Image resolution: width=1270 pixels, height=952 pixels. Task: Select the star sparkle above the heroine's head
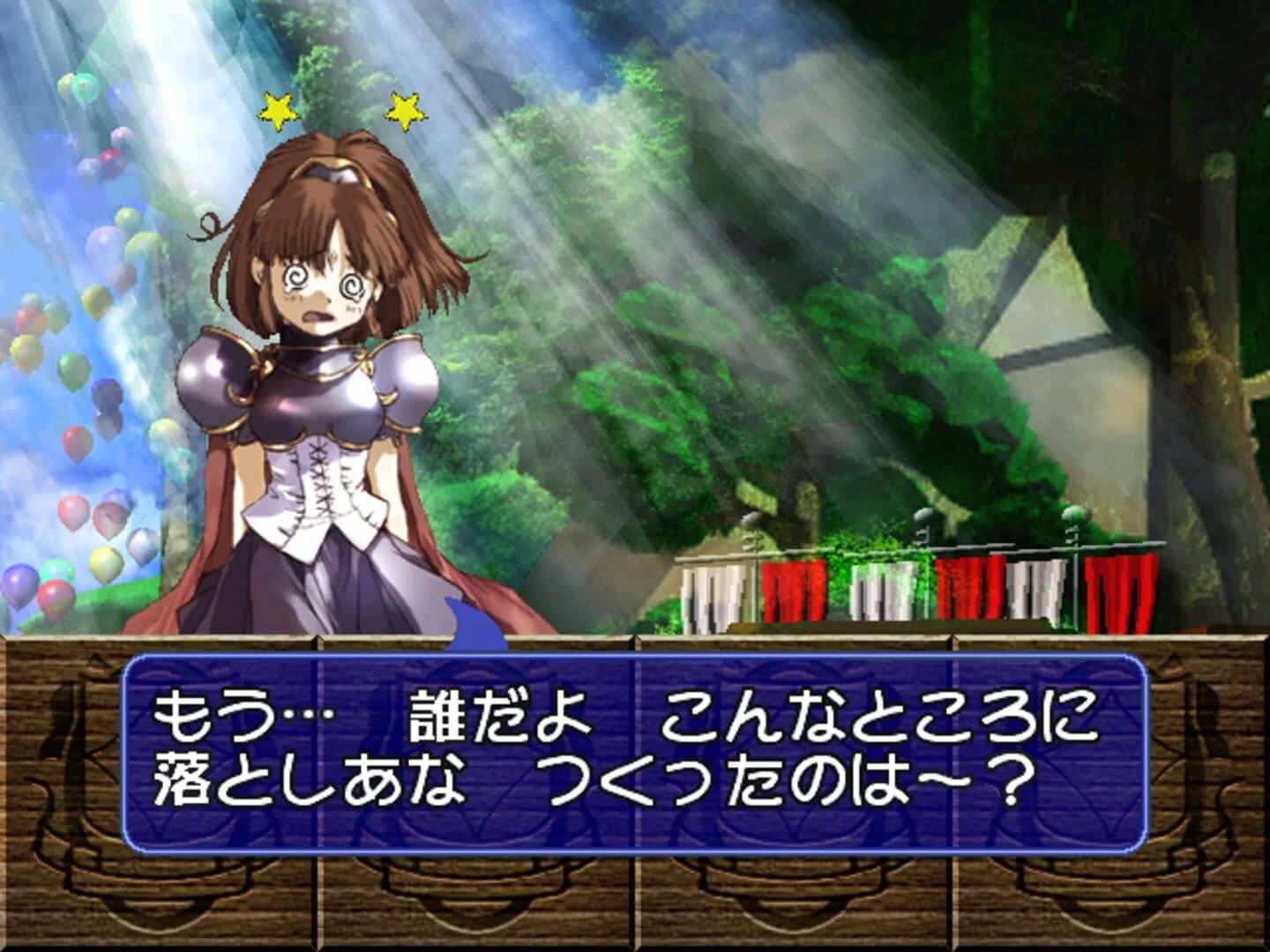[x=279, y=110]
